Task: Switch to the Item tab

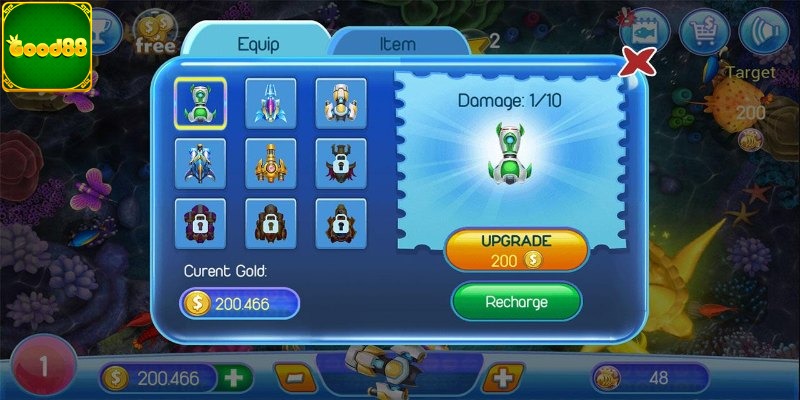Action: point(398,44)
